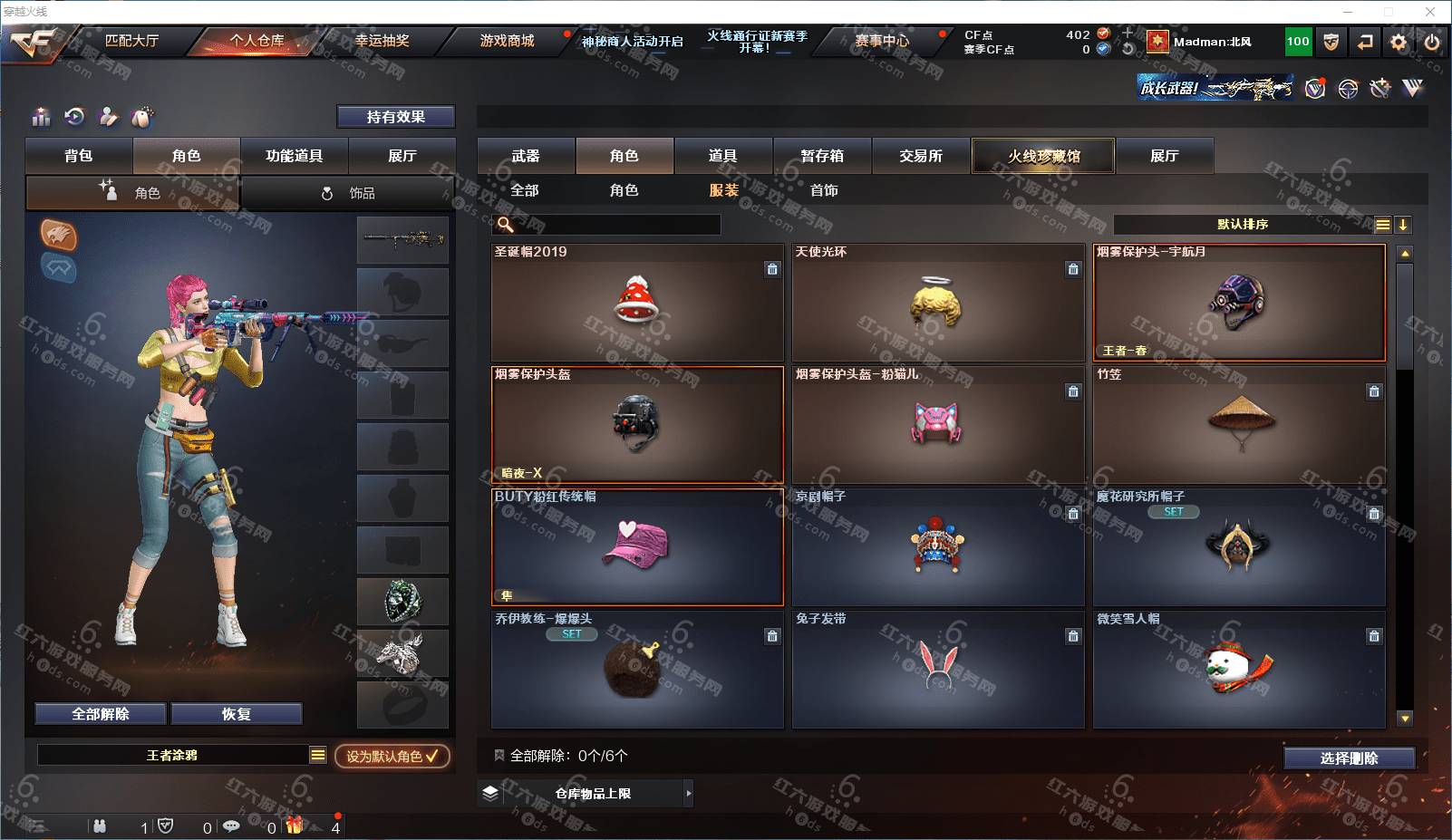Screen dimensions: 1452x840
Task: Open the 赛事中心 menu
Action: click(882, 41)
